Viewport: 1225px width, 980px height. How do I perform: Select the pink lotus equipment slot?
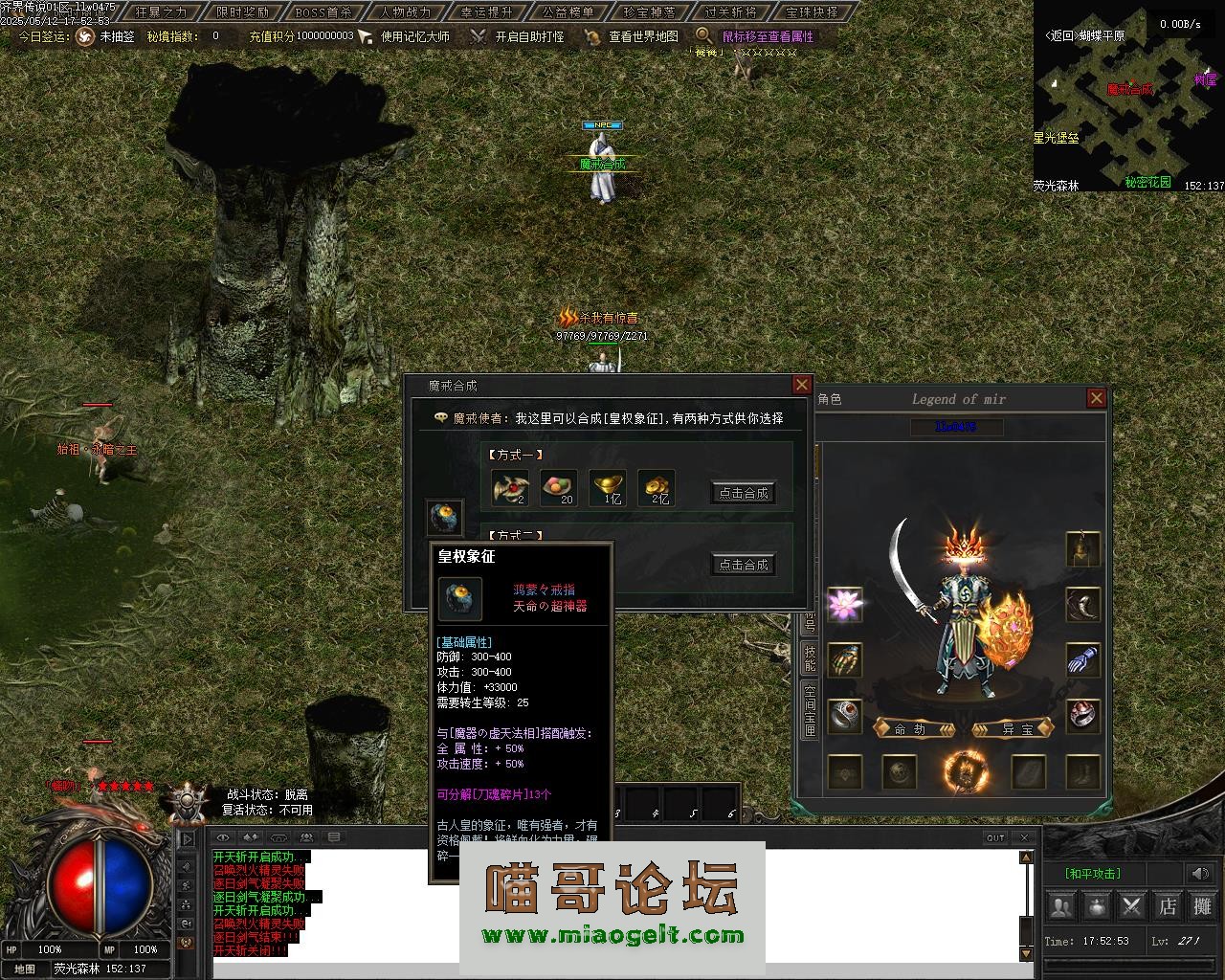(845, 604)
